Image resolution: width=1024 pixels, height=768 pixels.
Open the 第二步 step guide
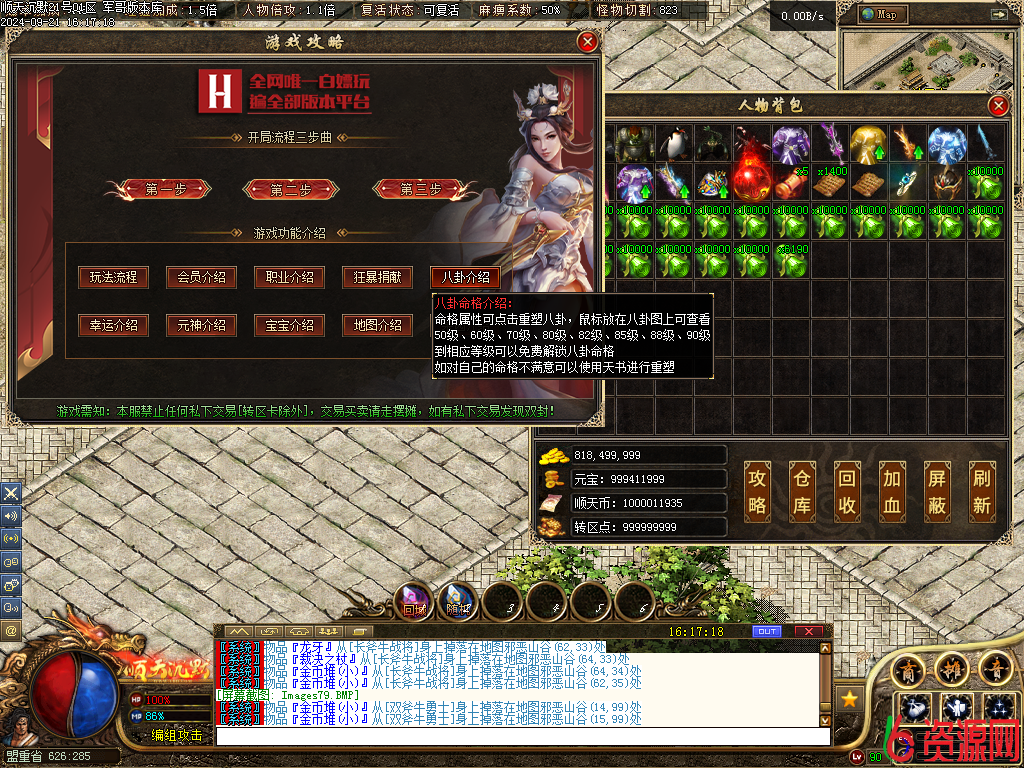(x=291, y=189)
